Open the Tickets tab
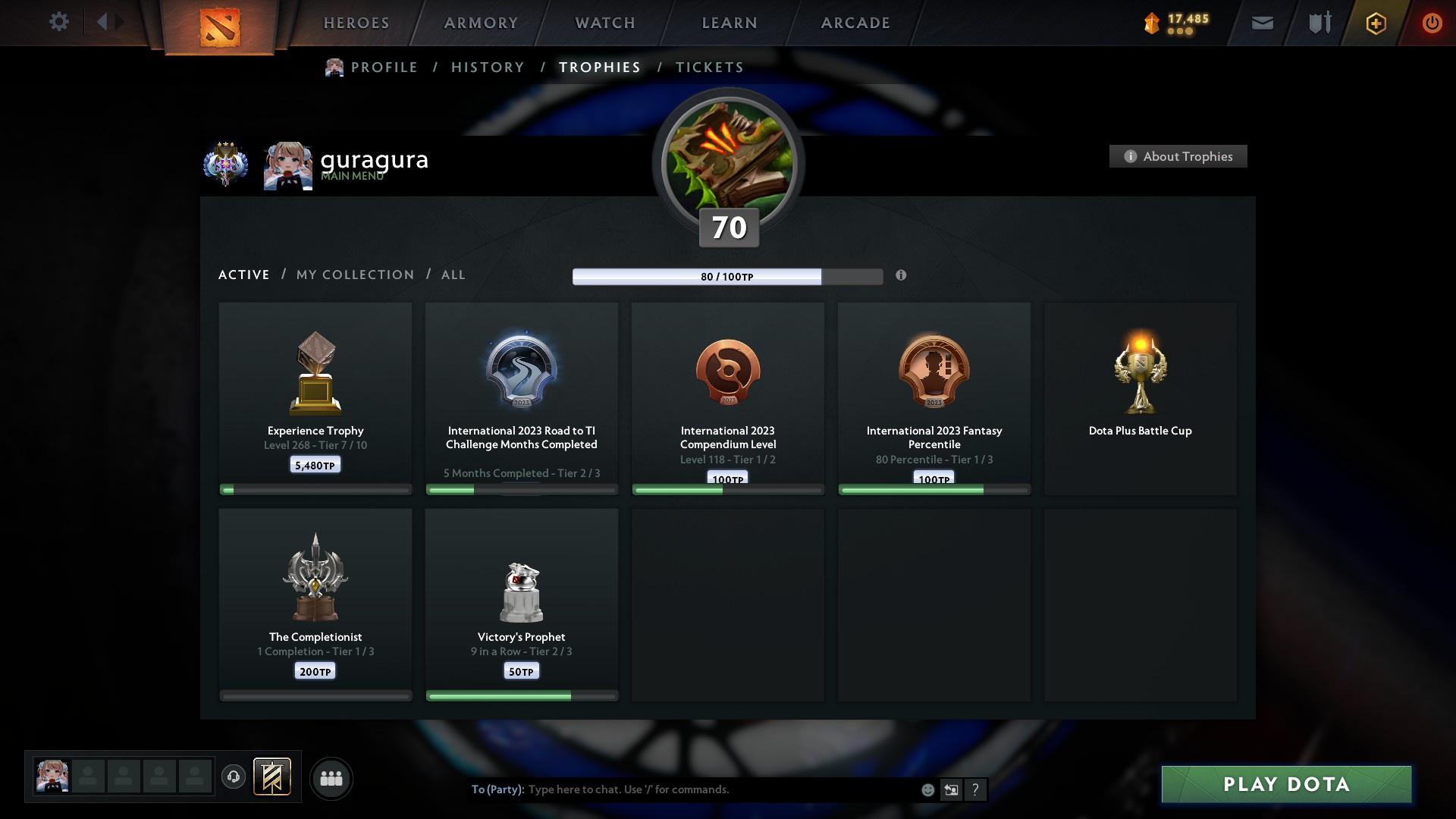Viewport: 1456px width, 819px height. [x=709, y=67]
